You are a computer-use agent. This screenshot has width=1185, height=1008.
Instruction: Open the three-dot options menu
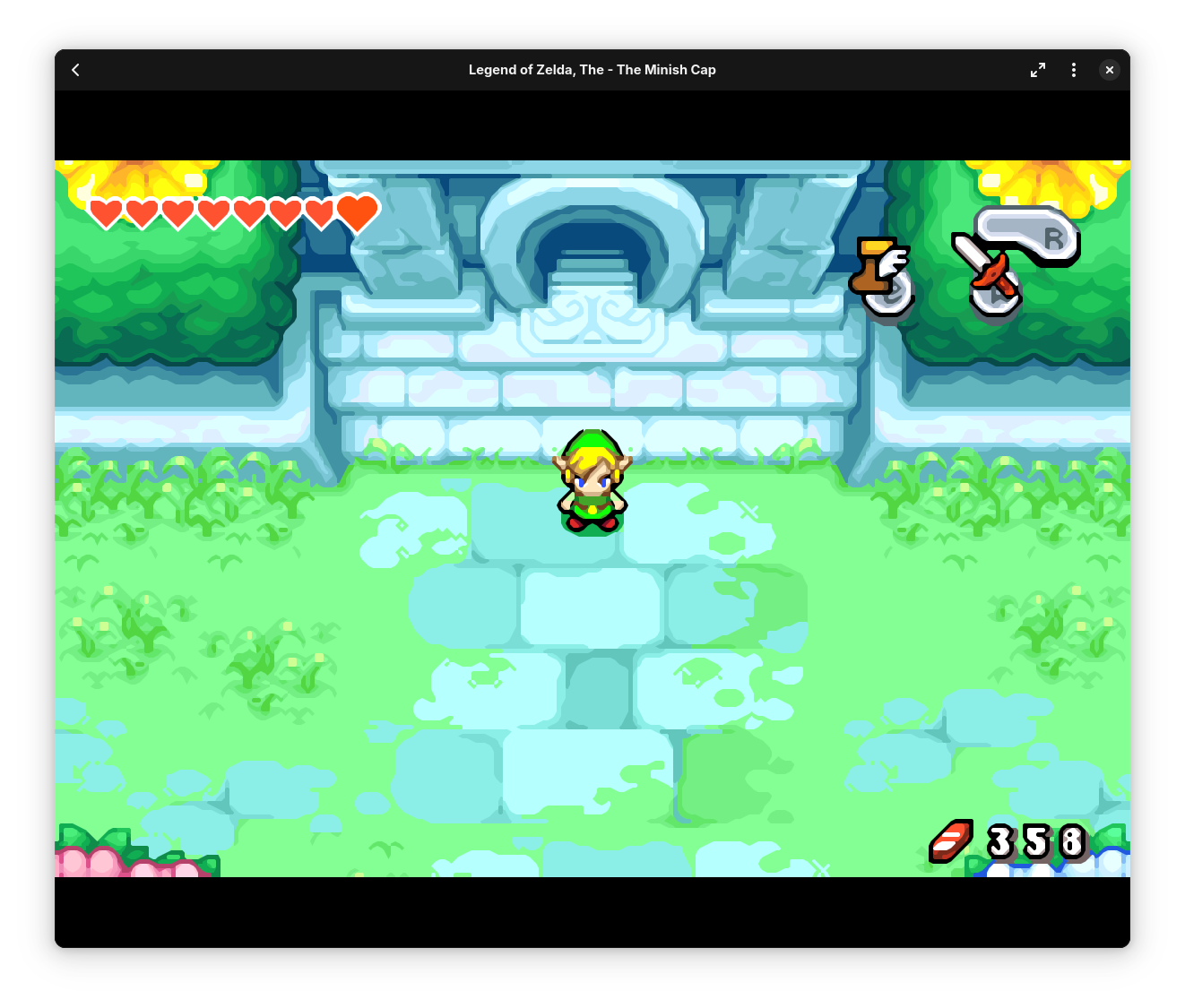[x=1073, y=69]
